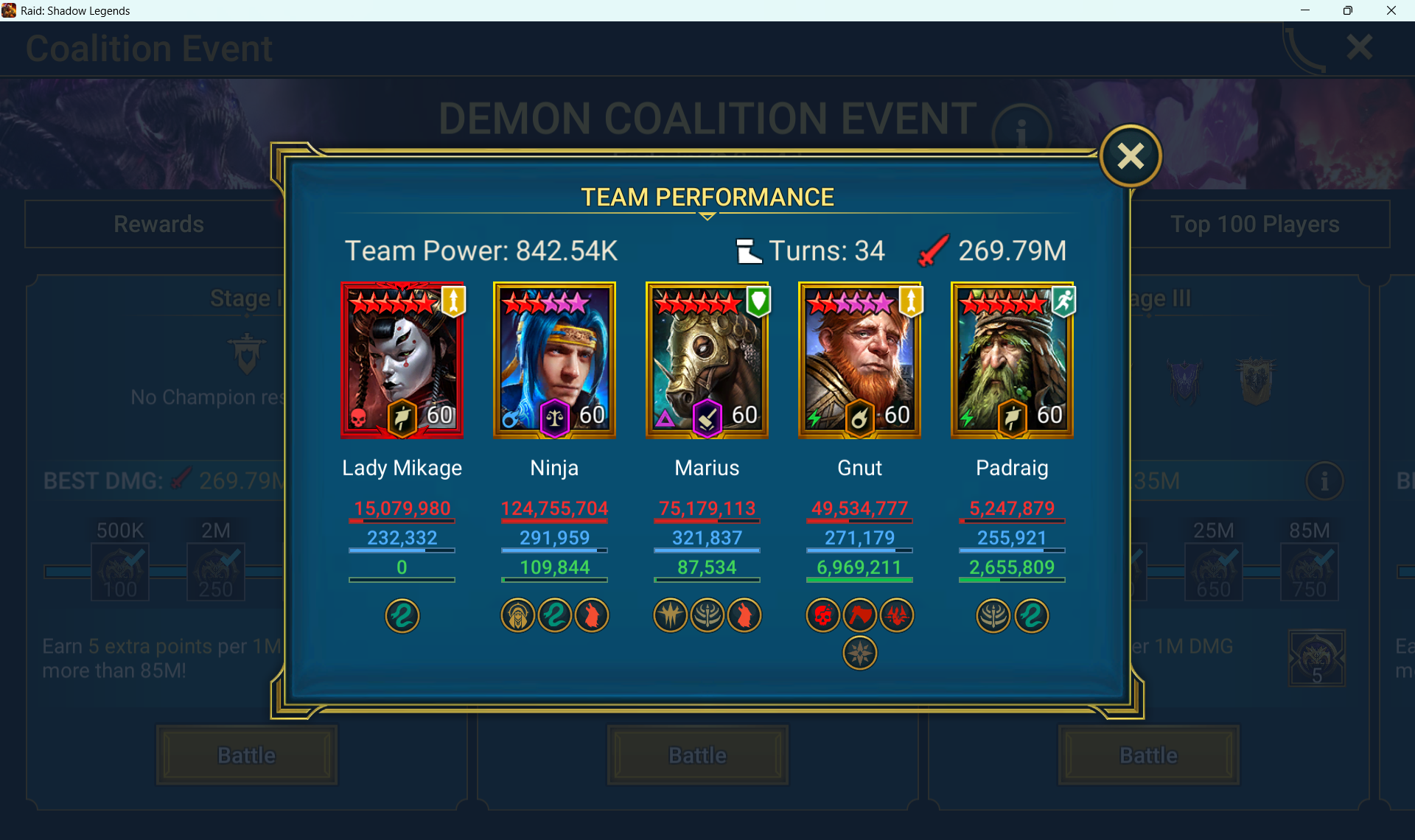This screenshot has height=840, width=1415.
Task: Switch to Top 100 Players tab
Action: click(x=1254, y=224)
